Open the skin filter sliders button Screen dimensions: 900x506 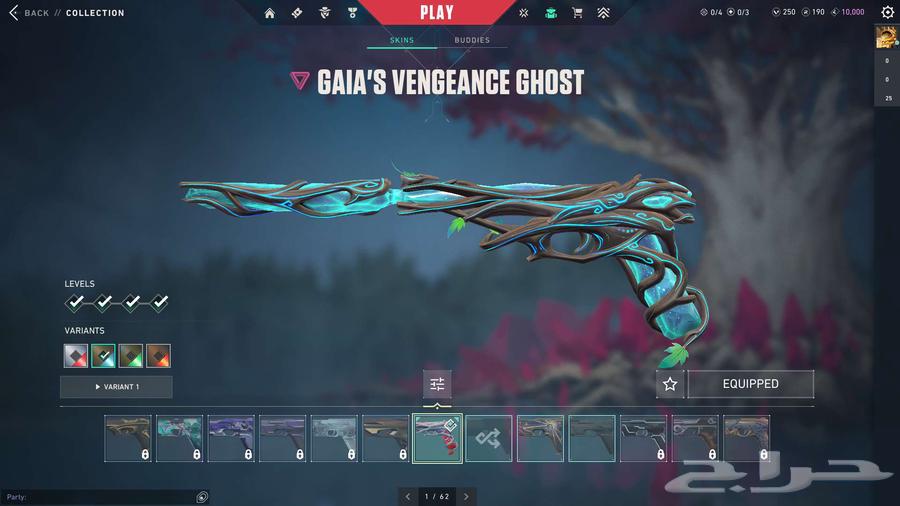coord(437,384)
